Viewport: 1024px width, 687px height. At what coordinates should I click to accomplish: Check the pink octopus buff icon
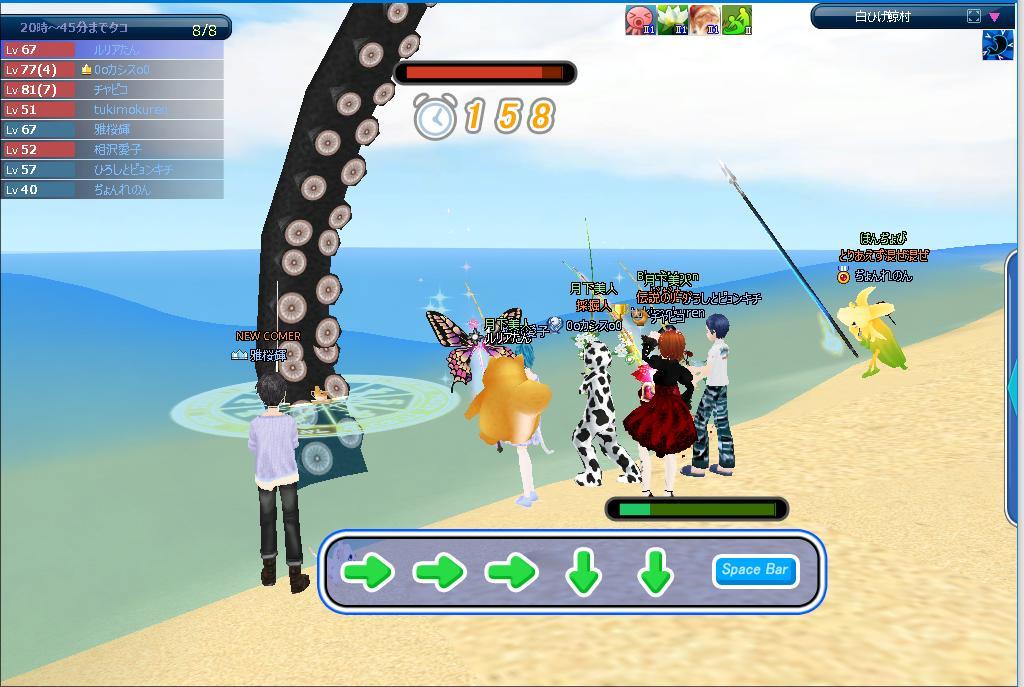click(x=640, y=20)
